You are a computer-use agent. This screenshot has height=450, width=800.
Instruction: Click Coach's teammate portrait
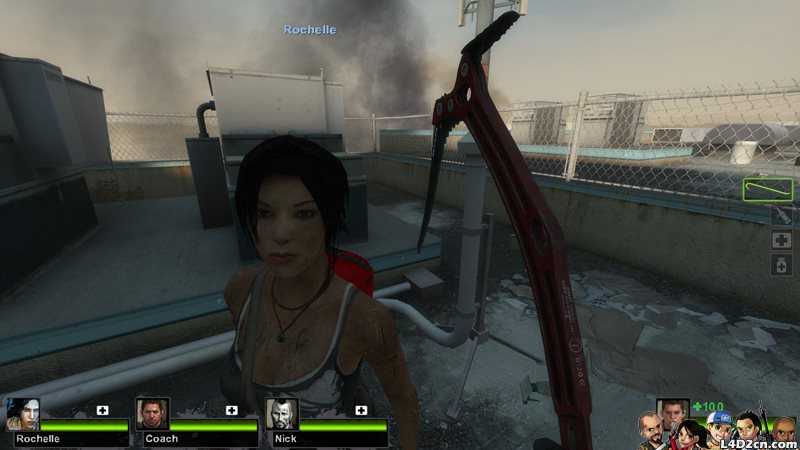tap(152, 414)
